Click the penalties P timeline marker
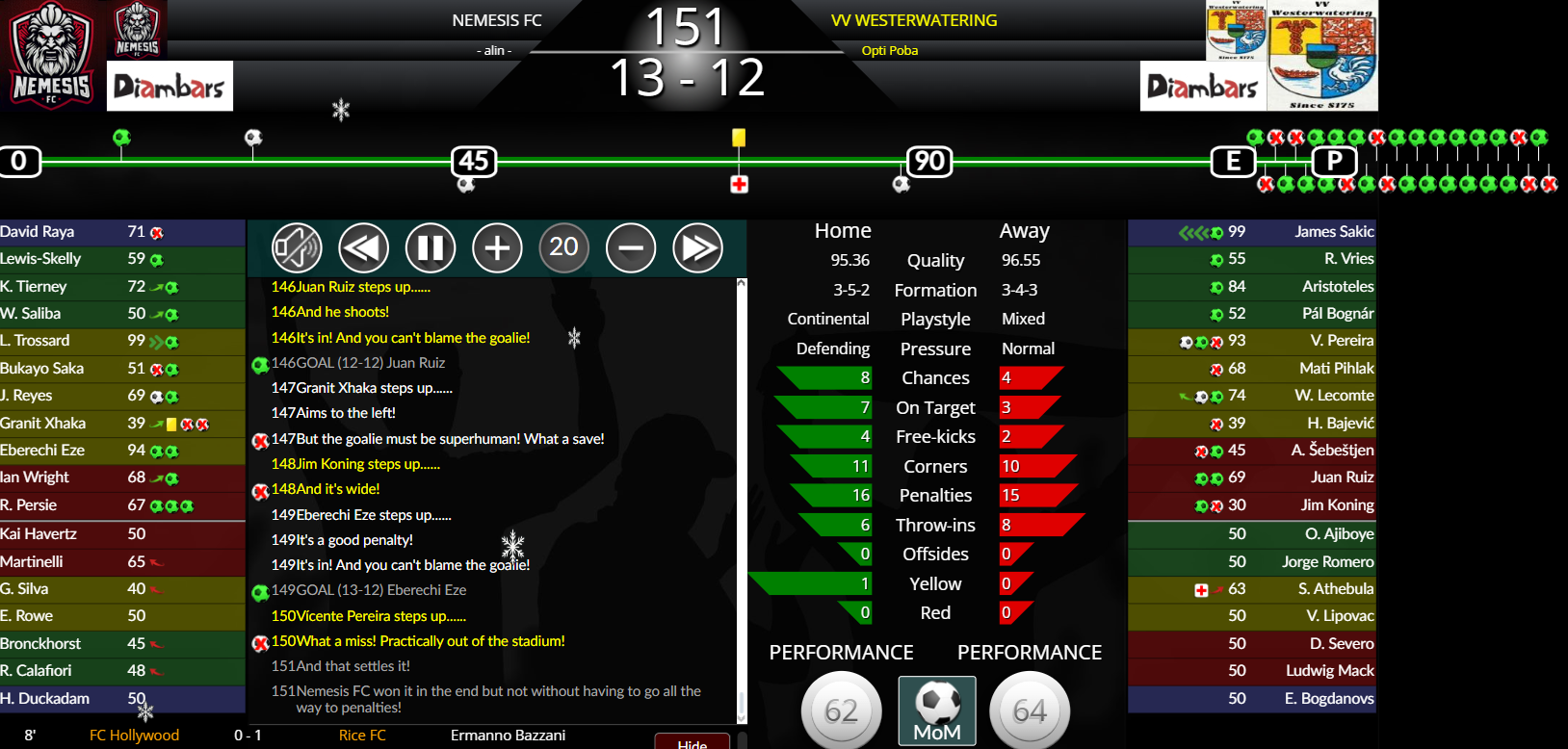This screenshot has width=1568, height=749. point(1334,161)
